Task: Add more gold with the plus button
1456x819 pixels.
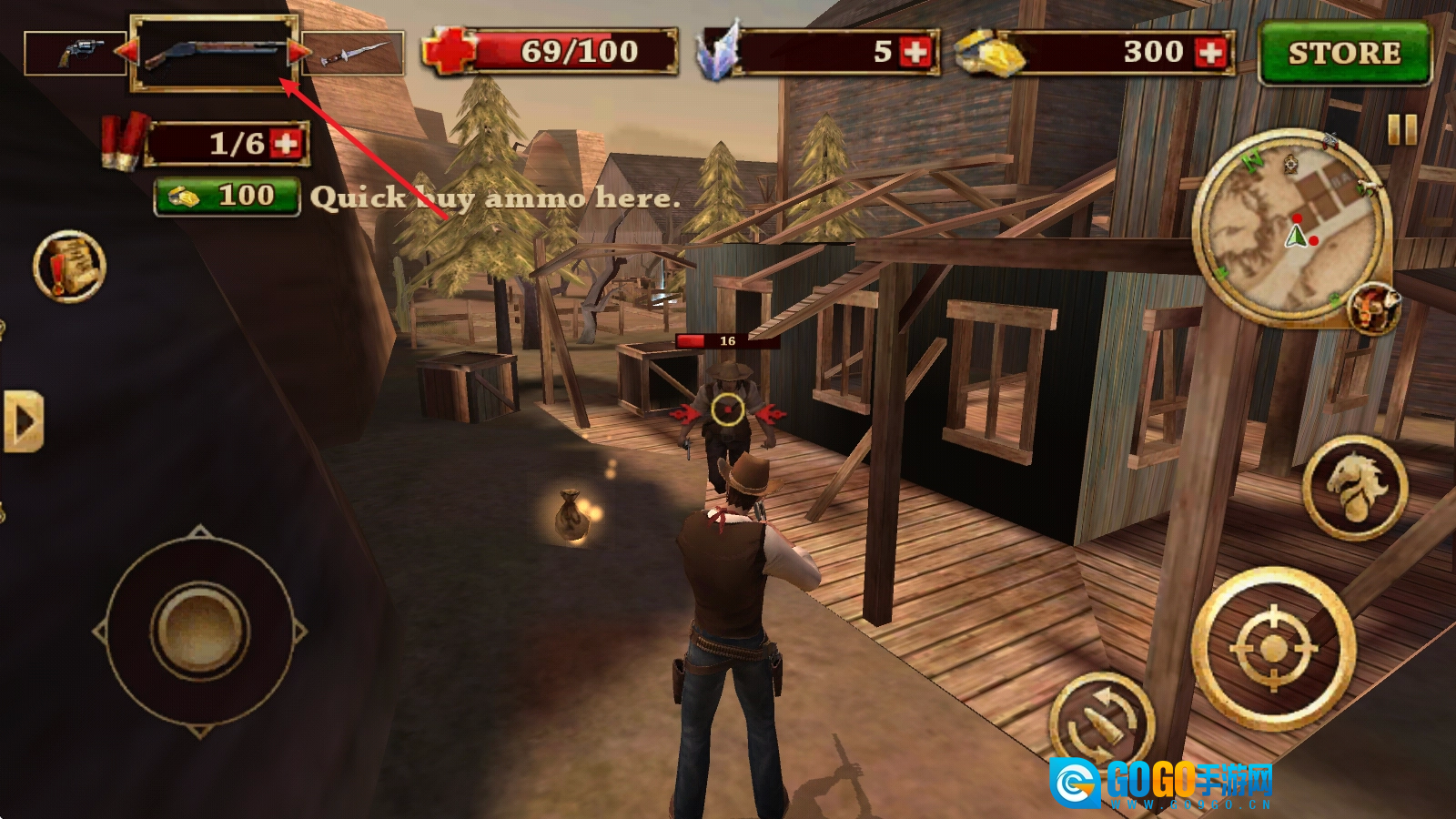Action: click(1210, 53)
